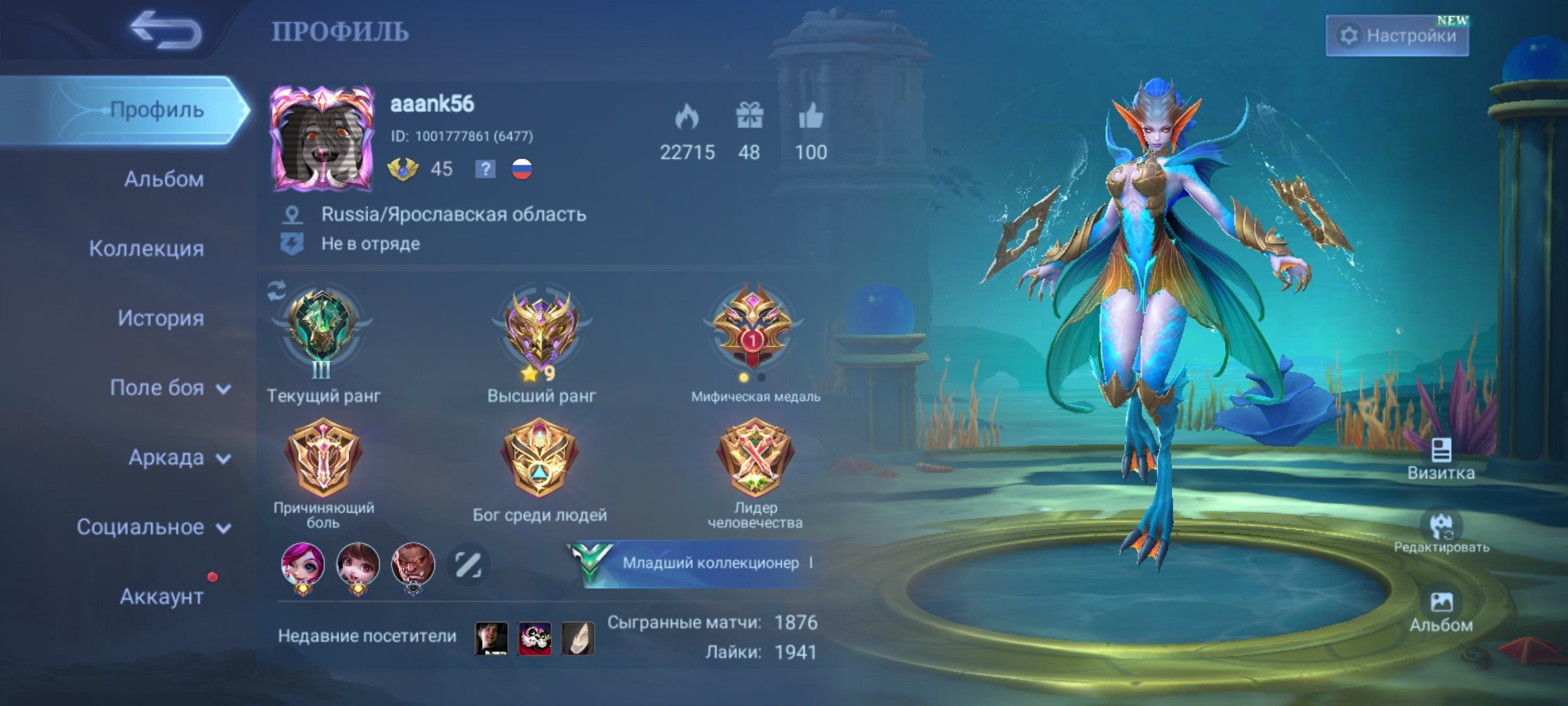Open the Настройки settings button
Screen dimensions: 1568x706
point(1397,35)
